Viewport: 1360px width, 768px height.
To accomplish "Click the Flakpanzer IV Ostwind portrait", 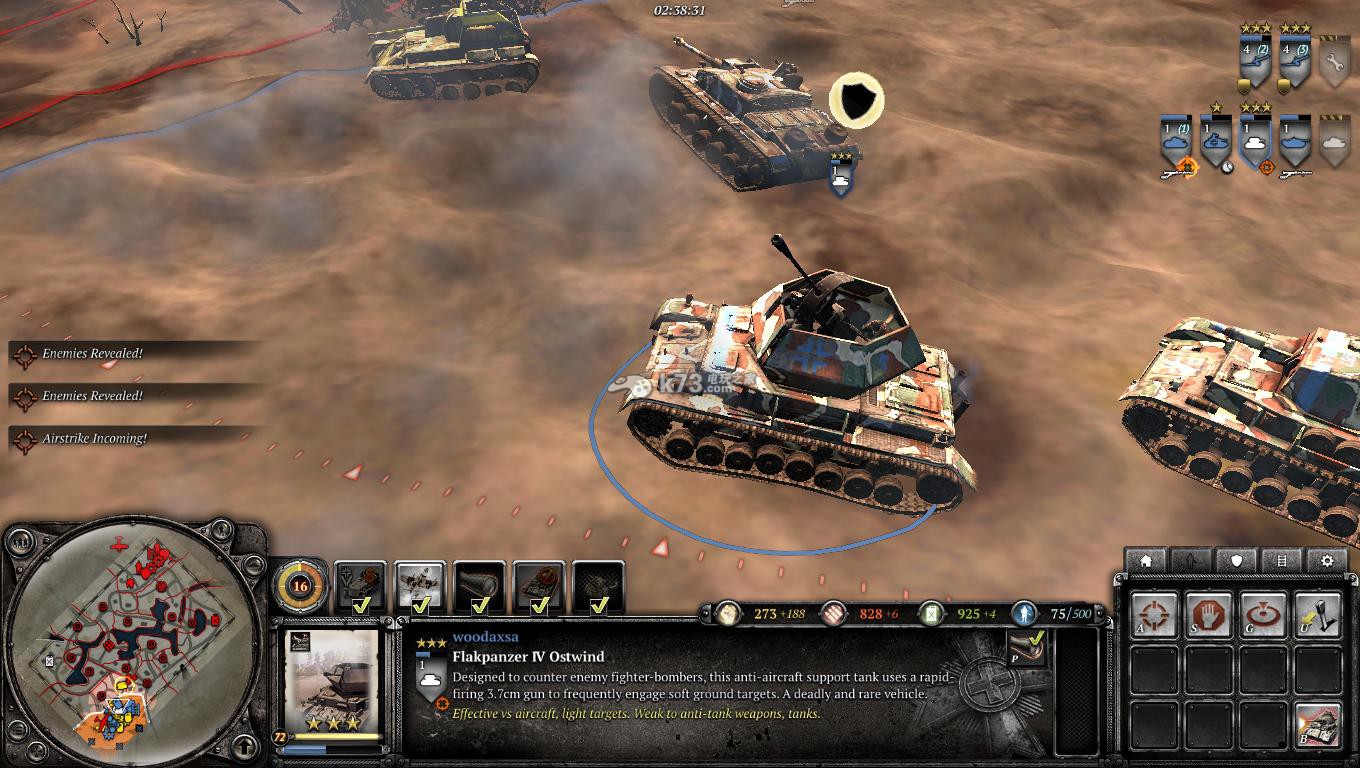I will [x=332, y=684].
